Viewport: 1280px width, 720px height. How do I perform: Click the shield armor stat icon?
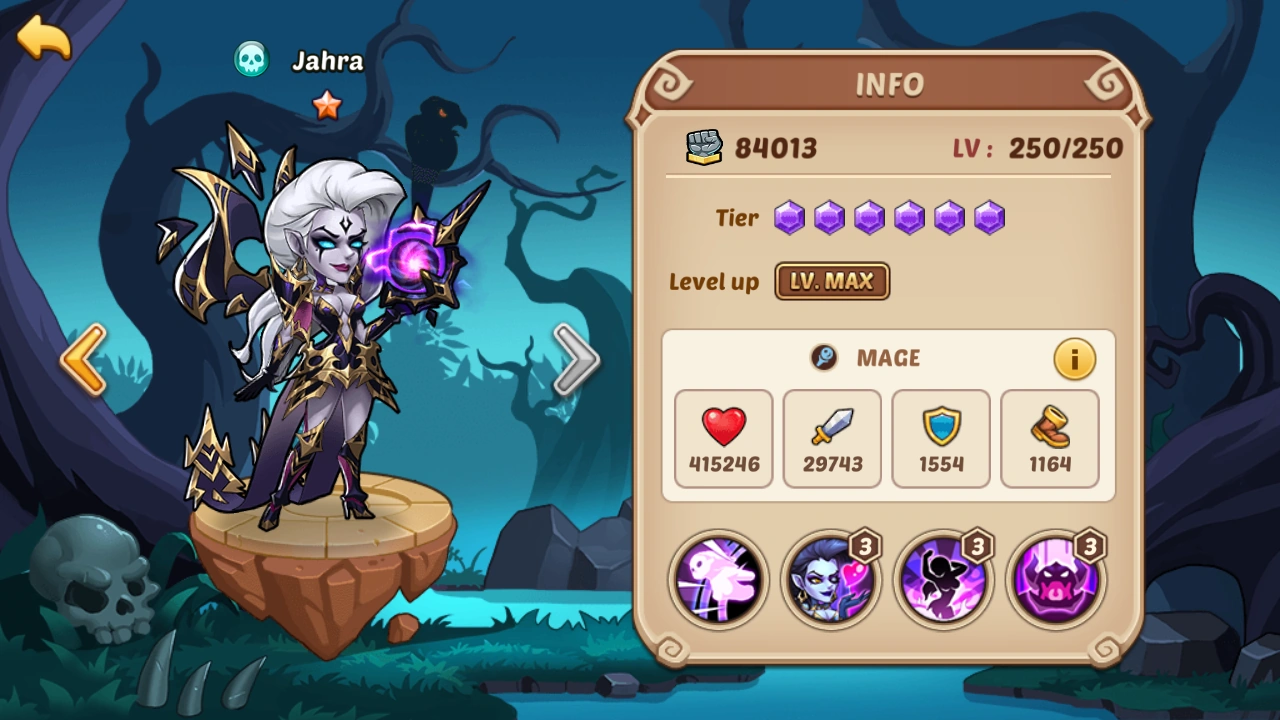click(940, 428)
